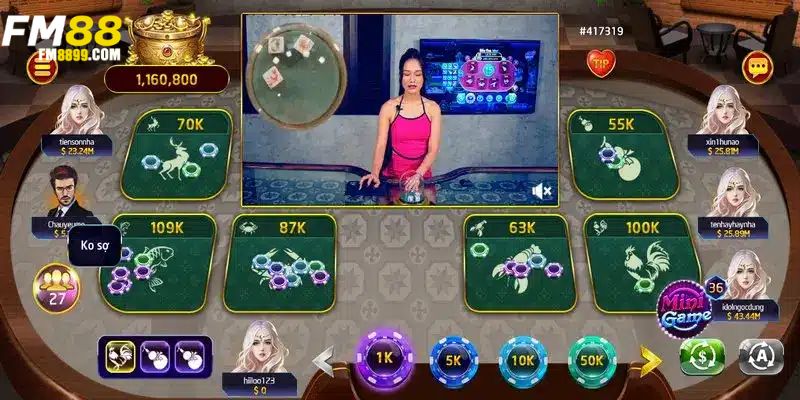Image resolution: width=800 pixels, height=400 pixels.
Task: Bet on the deer tile showing 70K
Action: tap(177, 154)
